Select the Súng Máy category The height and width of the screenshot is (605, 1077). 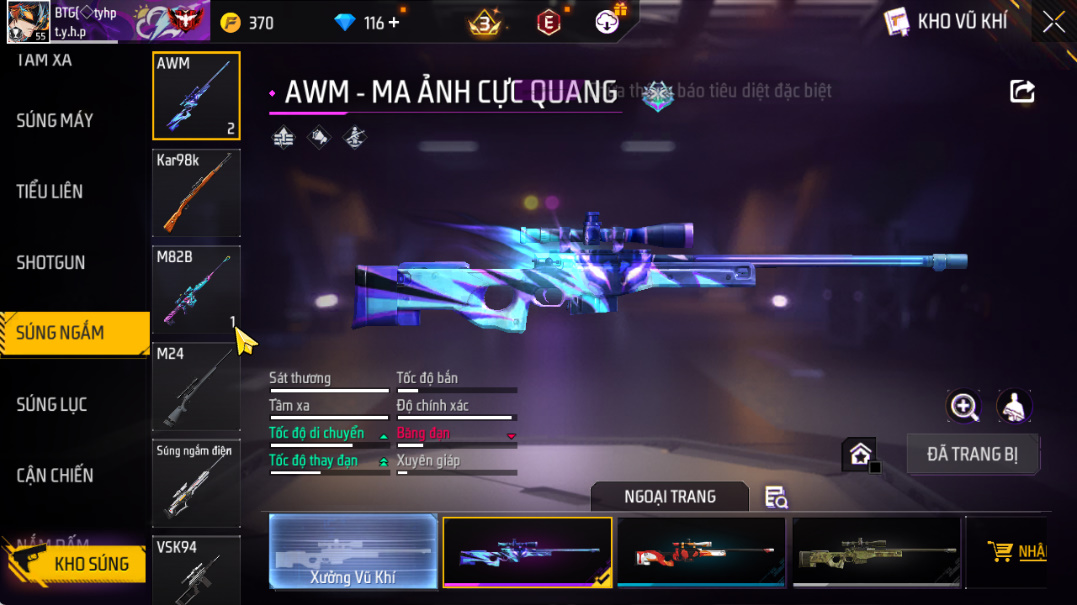click(x=55, y=121)
